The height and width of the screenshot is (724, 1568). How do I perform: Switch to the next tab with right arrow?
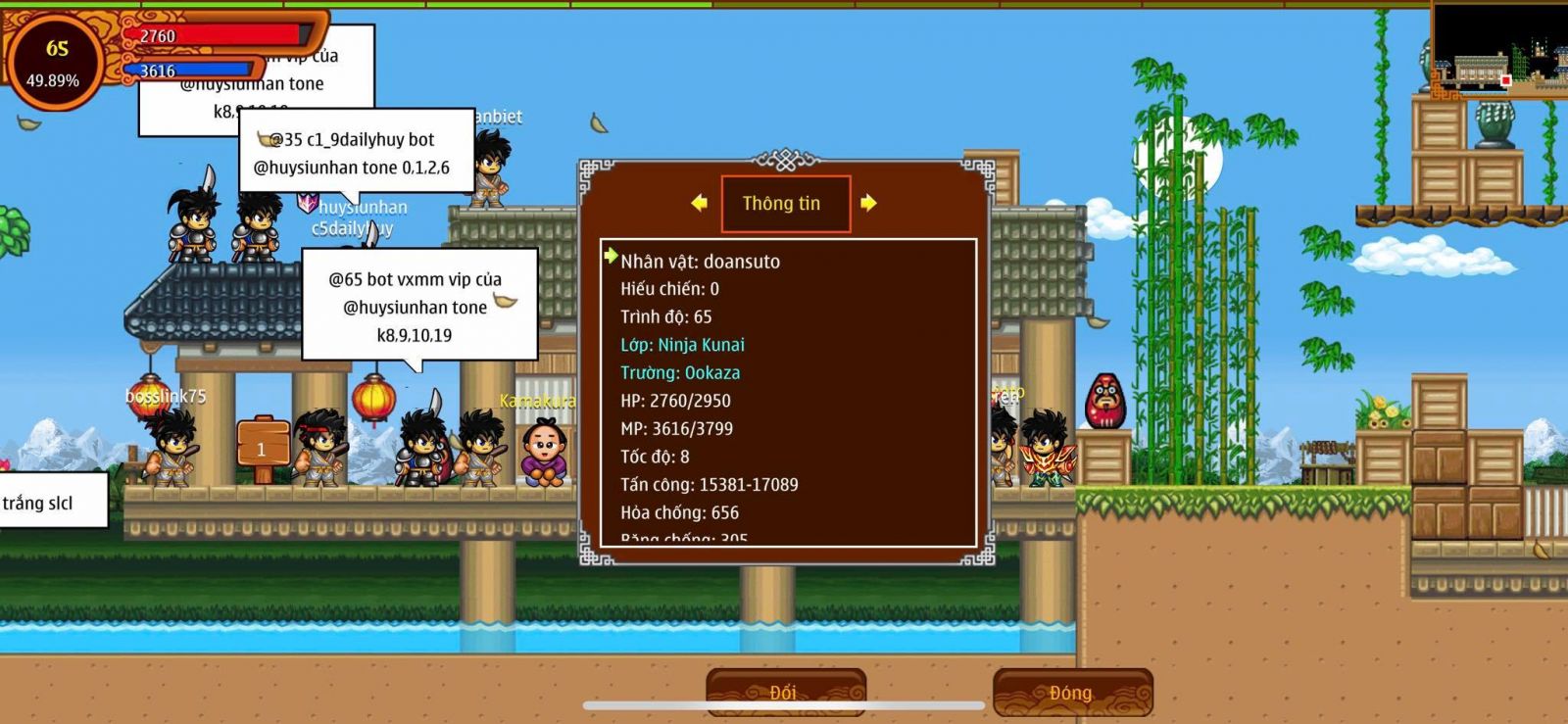pos(868,203)
